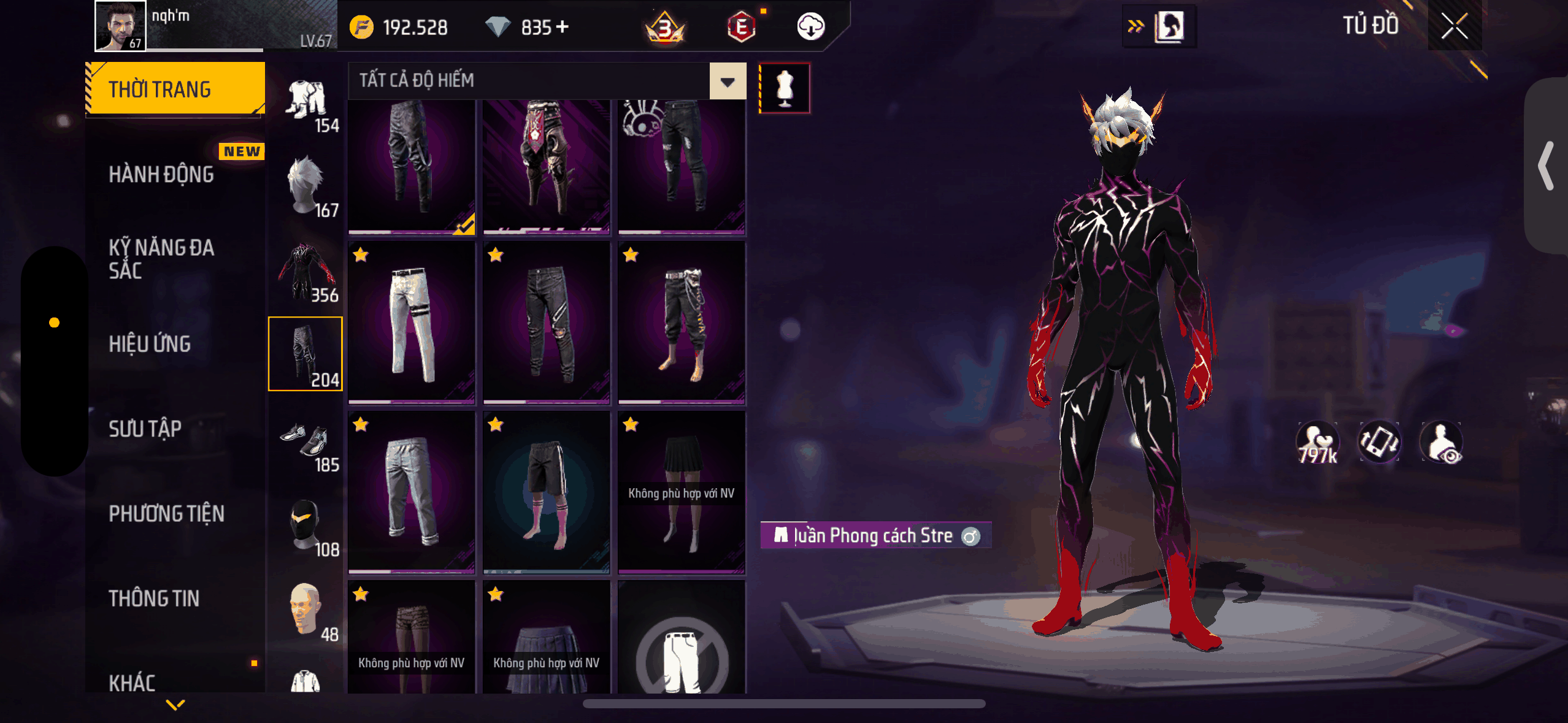This screenshot has width=1568, height=723.
Task: Select the black shorts with pink socks
Action: [546, 492]
